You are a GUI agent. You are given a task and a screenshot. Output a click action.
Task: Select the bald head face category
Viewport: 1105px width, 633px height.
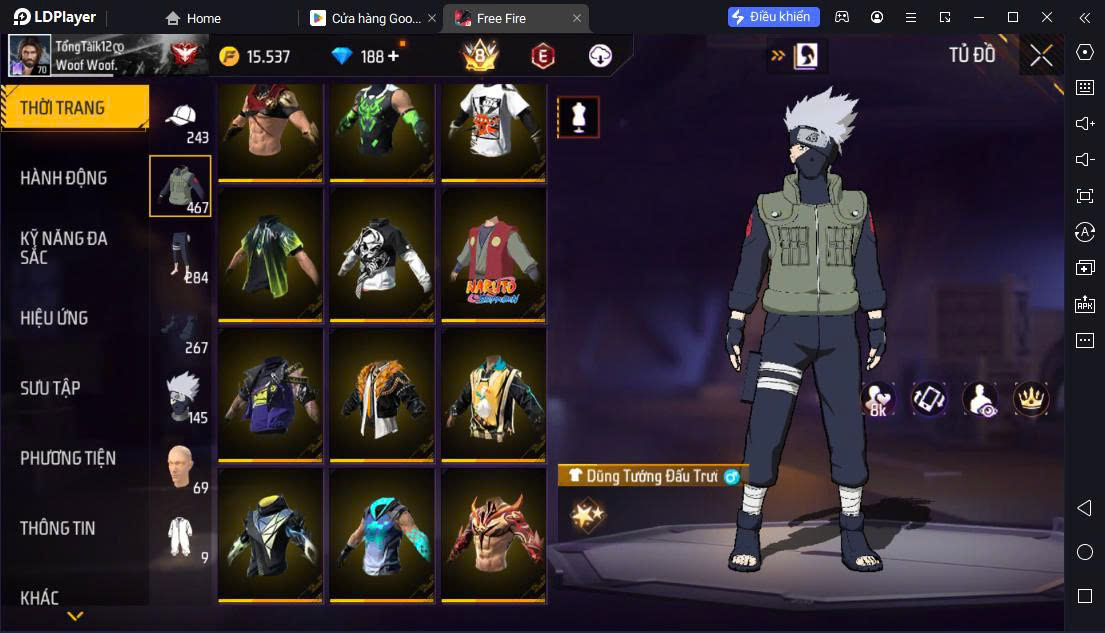click(x=181, y=466)
